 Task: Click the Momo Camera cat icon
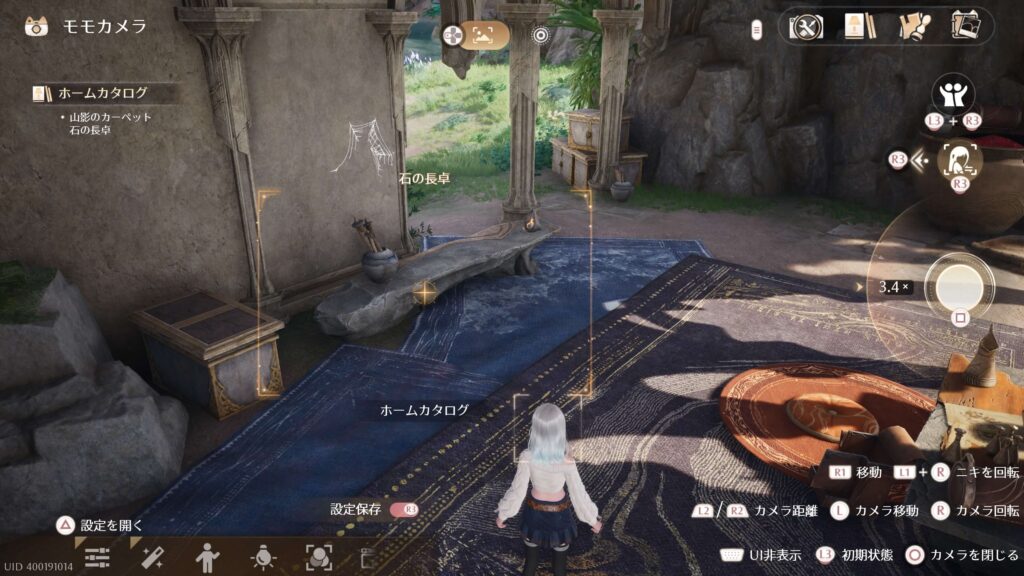[36, 26]
